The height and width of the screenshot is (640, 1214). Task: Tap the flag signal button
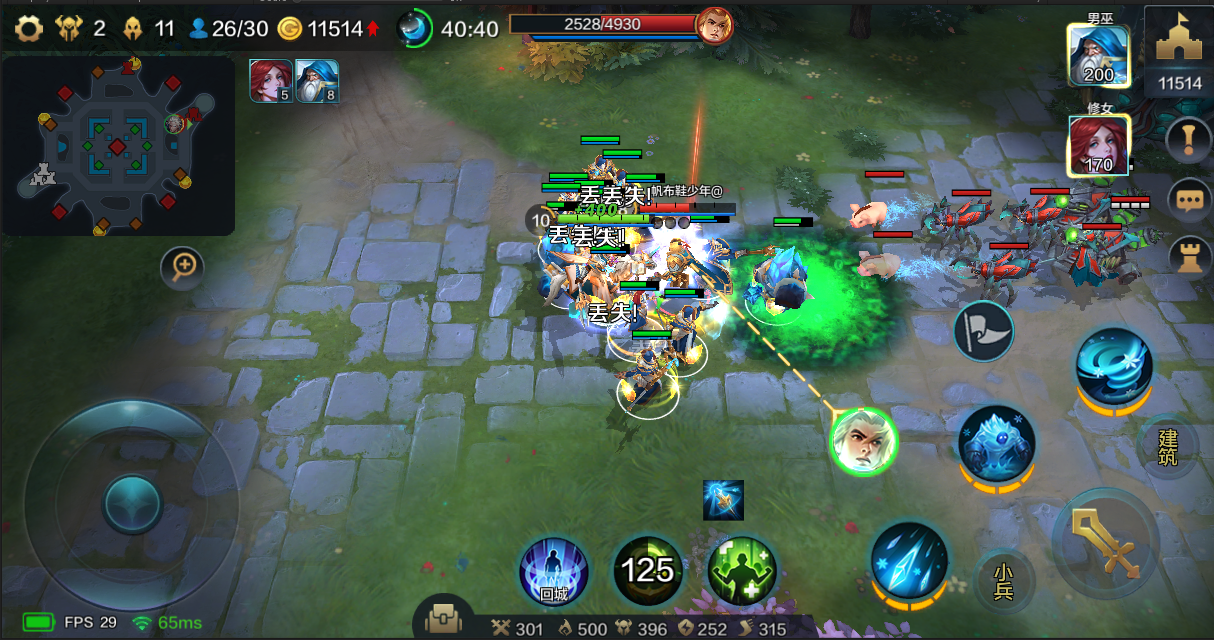pyautogui.click(x=983, y=331)
